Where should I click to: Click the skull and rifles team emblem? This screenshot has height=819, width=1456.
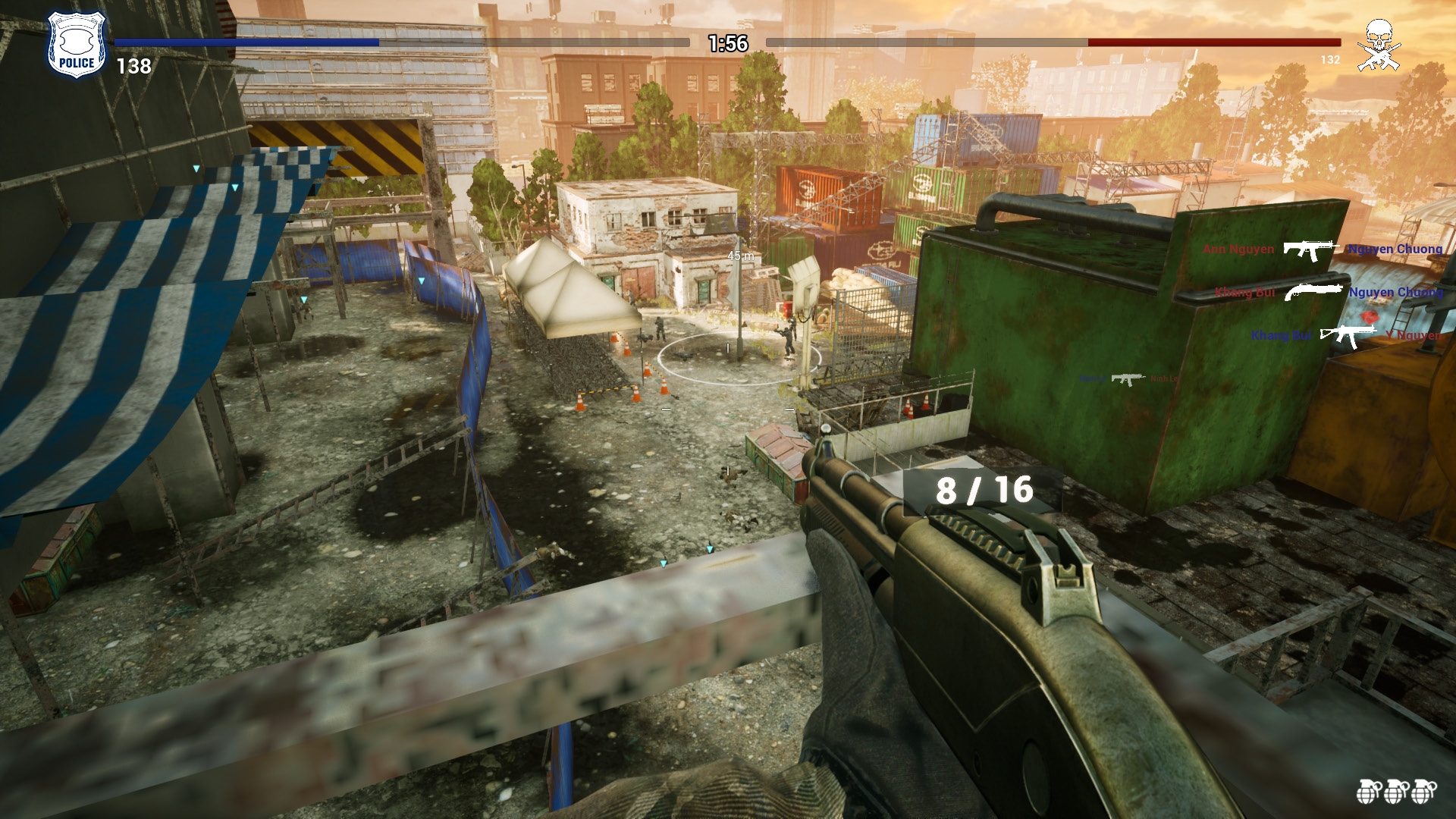1378,45
